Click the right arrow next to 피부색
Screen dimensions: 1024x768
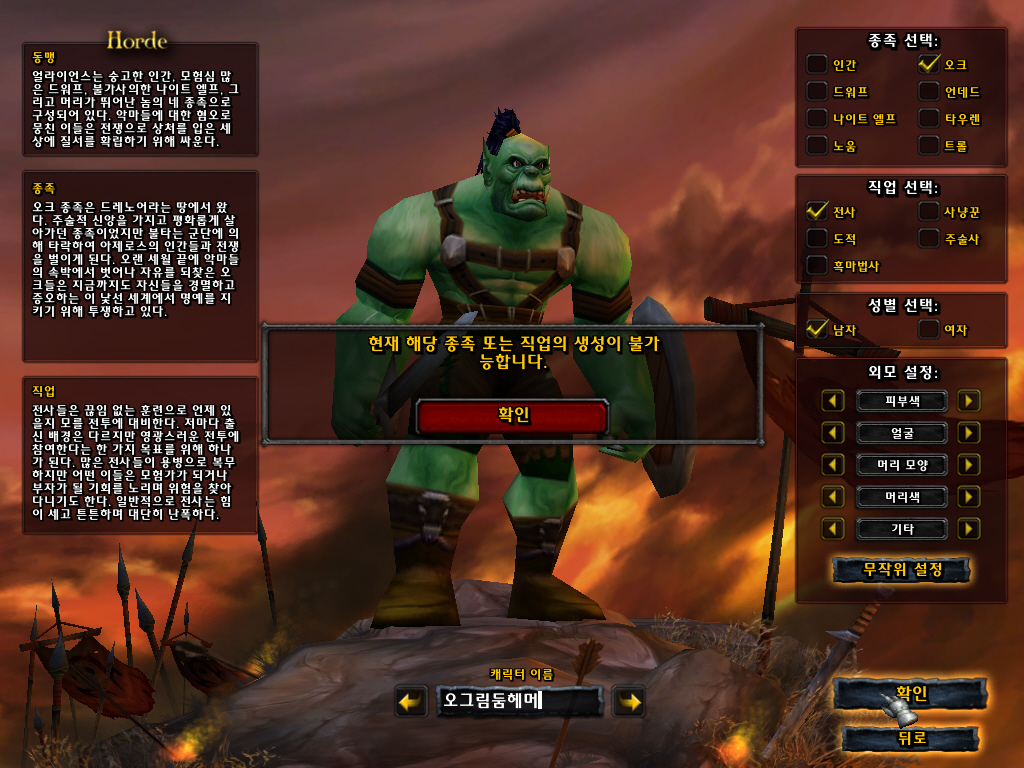(968, 401)
